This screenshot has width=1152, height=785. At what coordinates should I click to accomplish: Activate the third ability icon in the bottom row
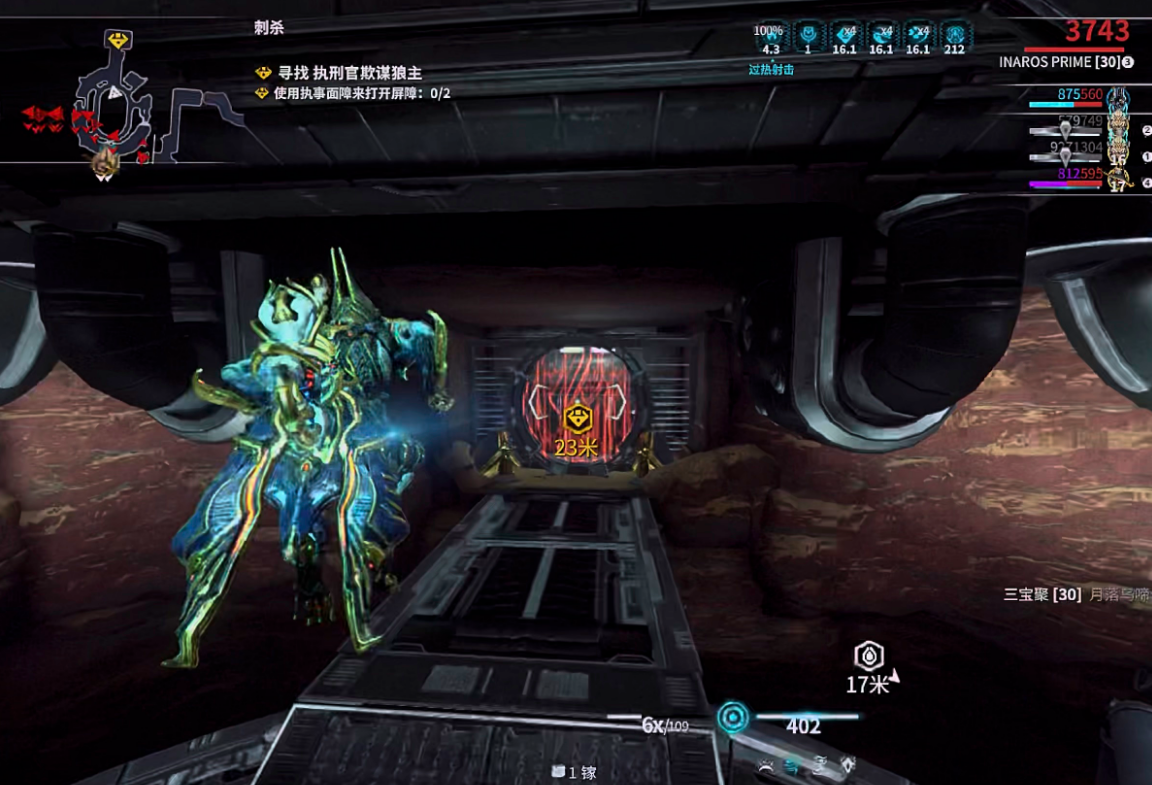click(x=820, y=766)
